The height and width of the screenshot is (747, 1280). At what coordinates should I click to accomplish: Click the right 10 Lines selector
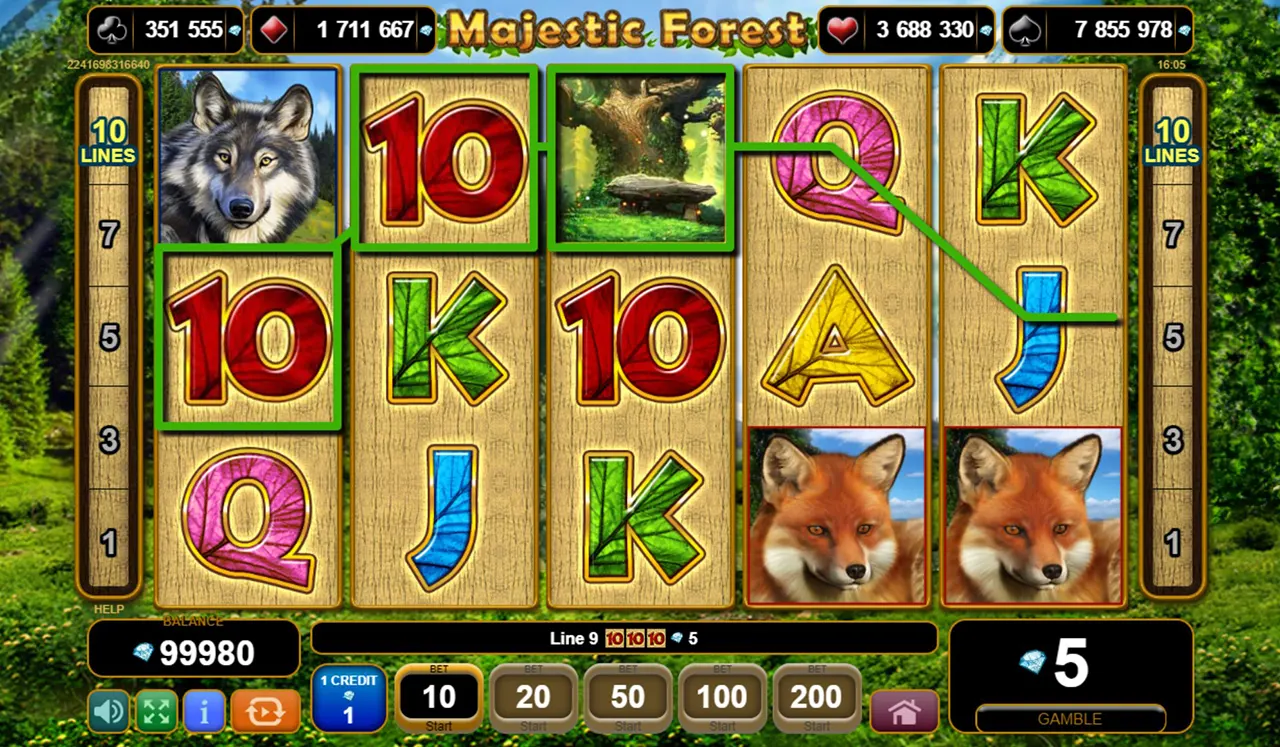1172,141
